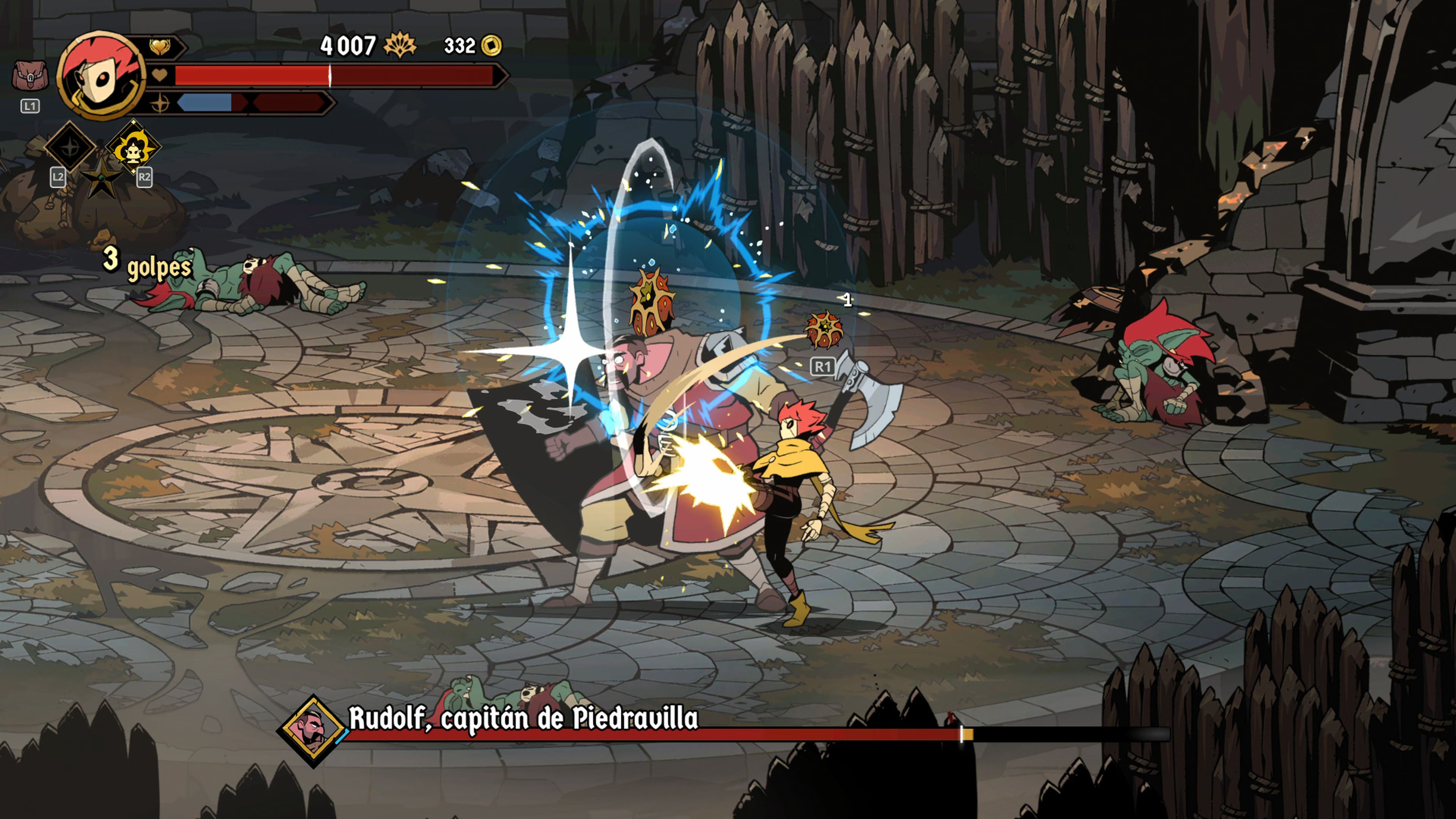Activate the yellow explosive character skill icon

(133, 147)
